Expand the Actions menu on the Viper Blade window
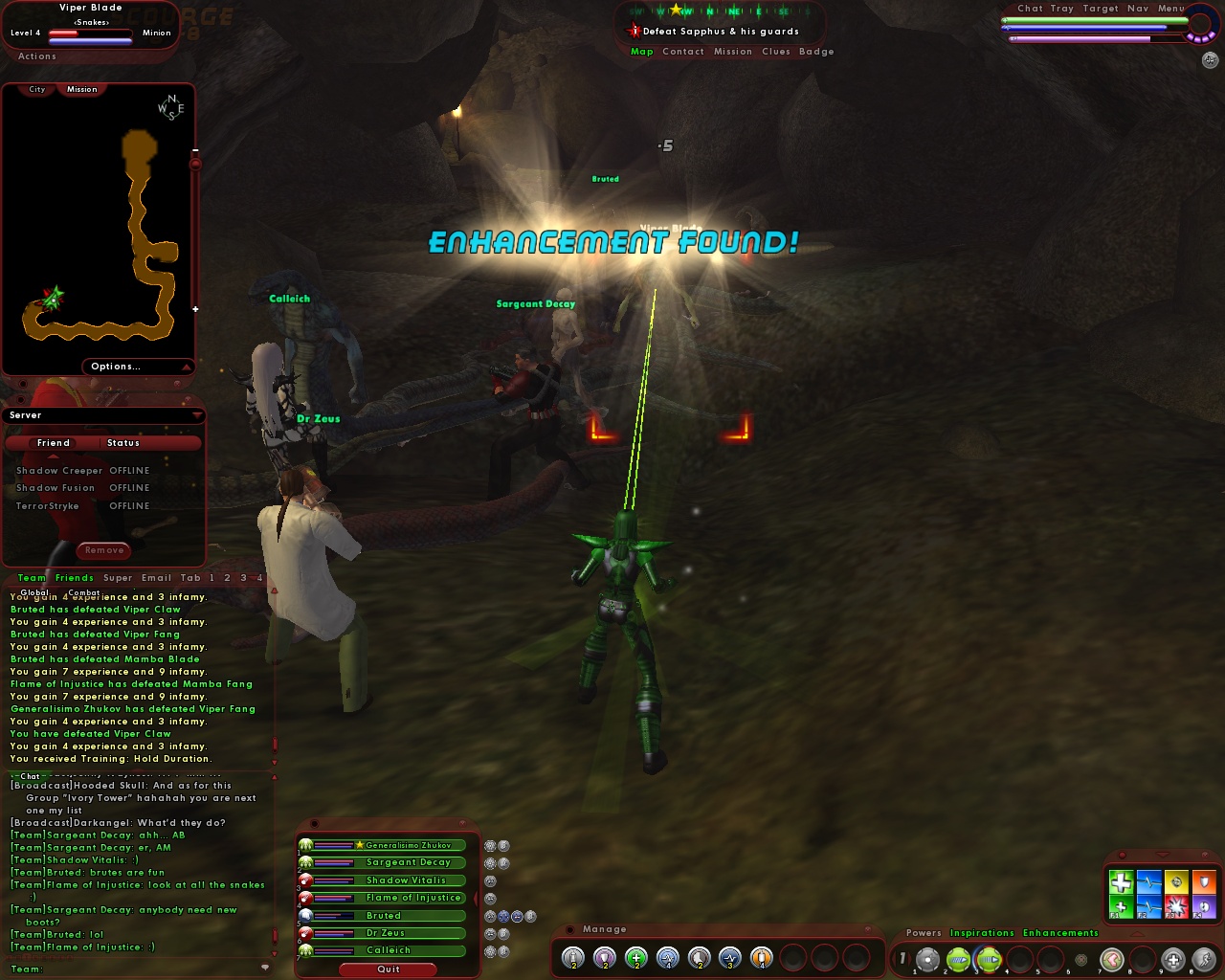Screen dimensions: 1225x980 click(36, 56)
